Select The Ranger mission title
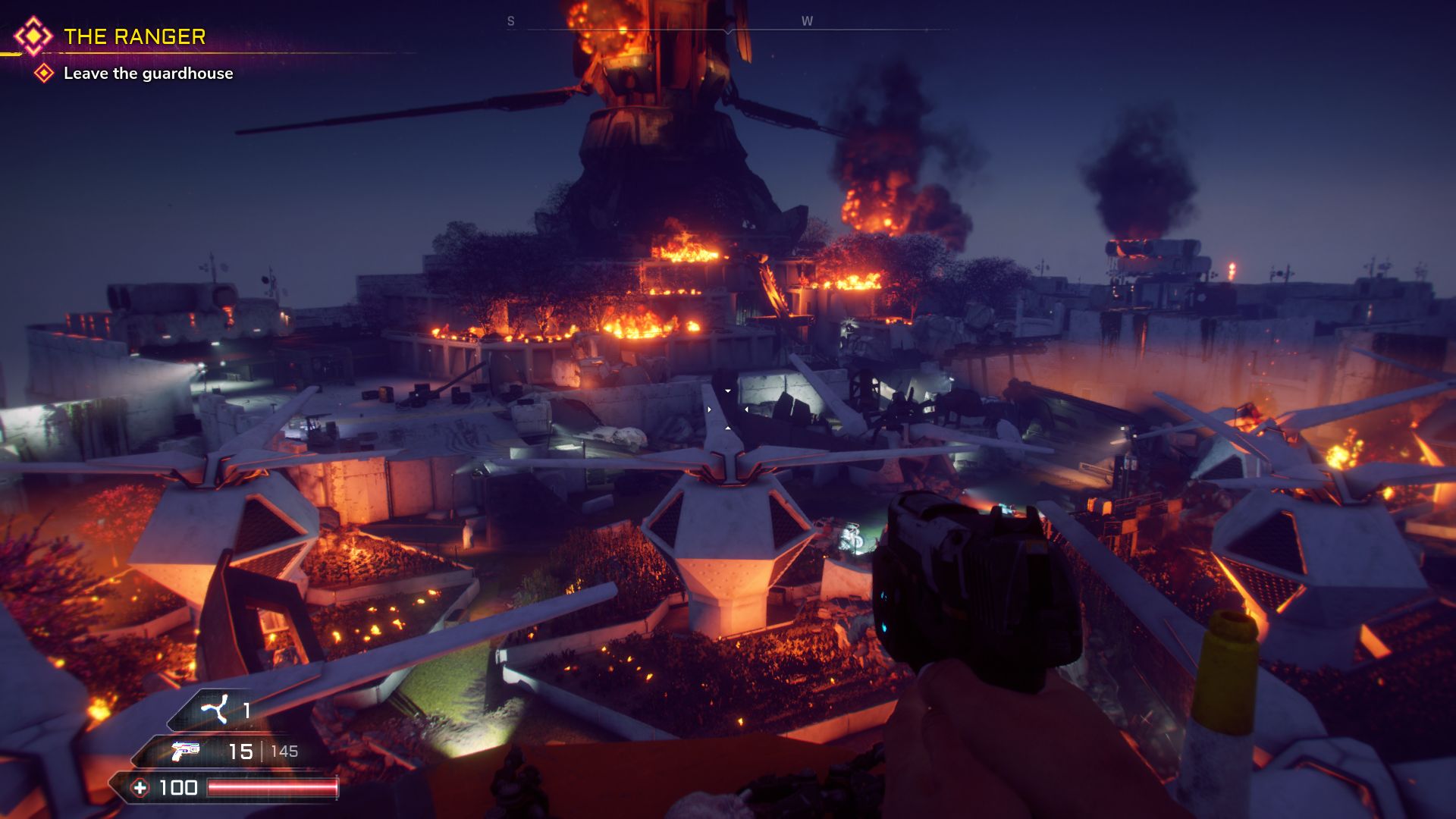1456x819 pixels. click(x=134, y=36)
